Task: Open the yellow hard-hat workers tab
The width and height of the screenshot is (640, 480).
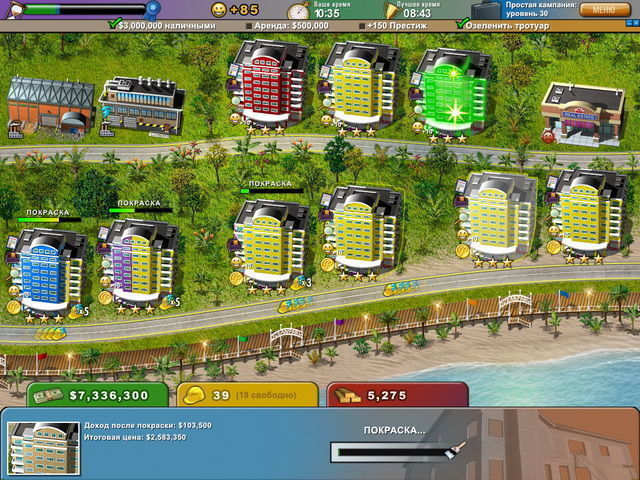Action: click(246, 396)
